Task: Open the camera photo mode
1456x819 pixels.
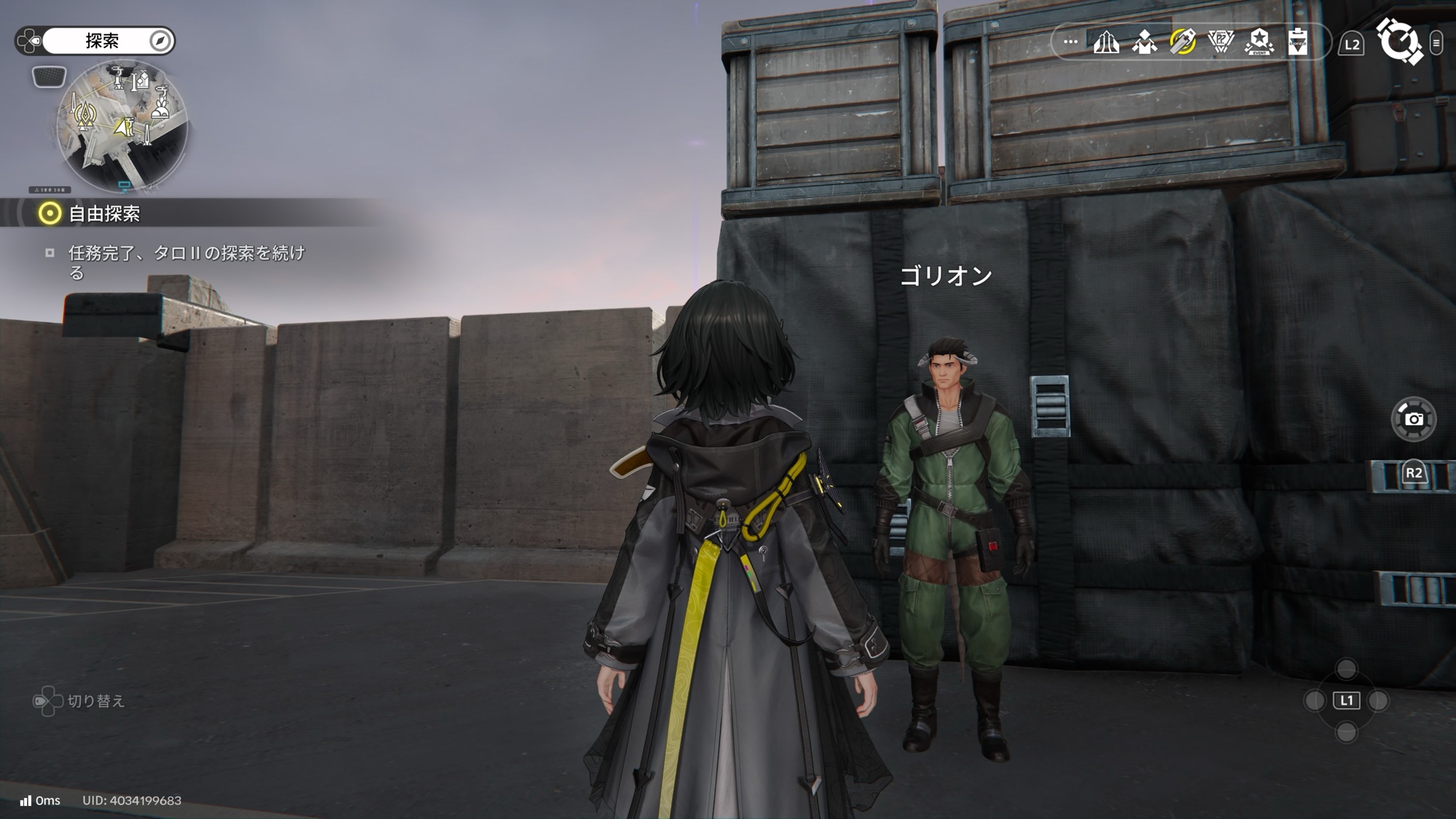Action: pos(1413,419)
